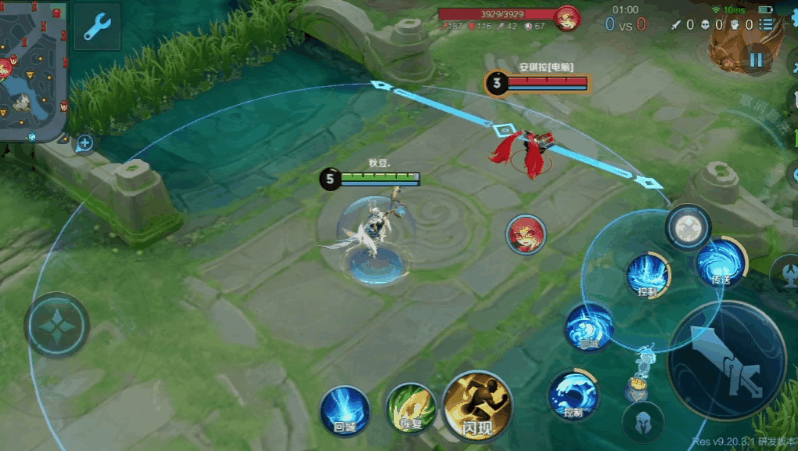Pause the match with the pause button
The height and width of the screenshot is (451, 800).
click(x=757, y=59)
